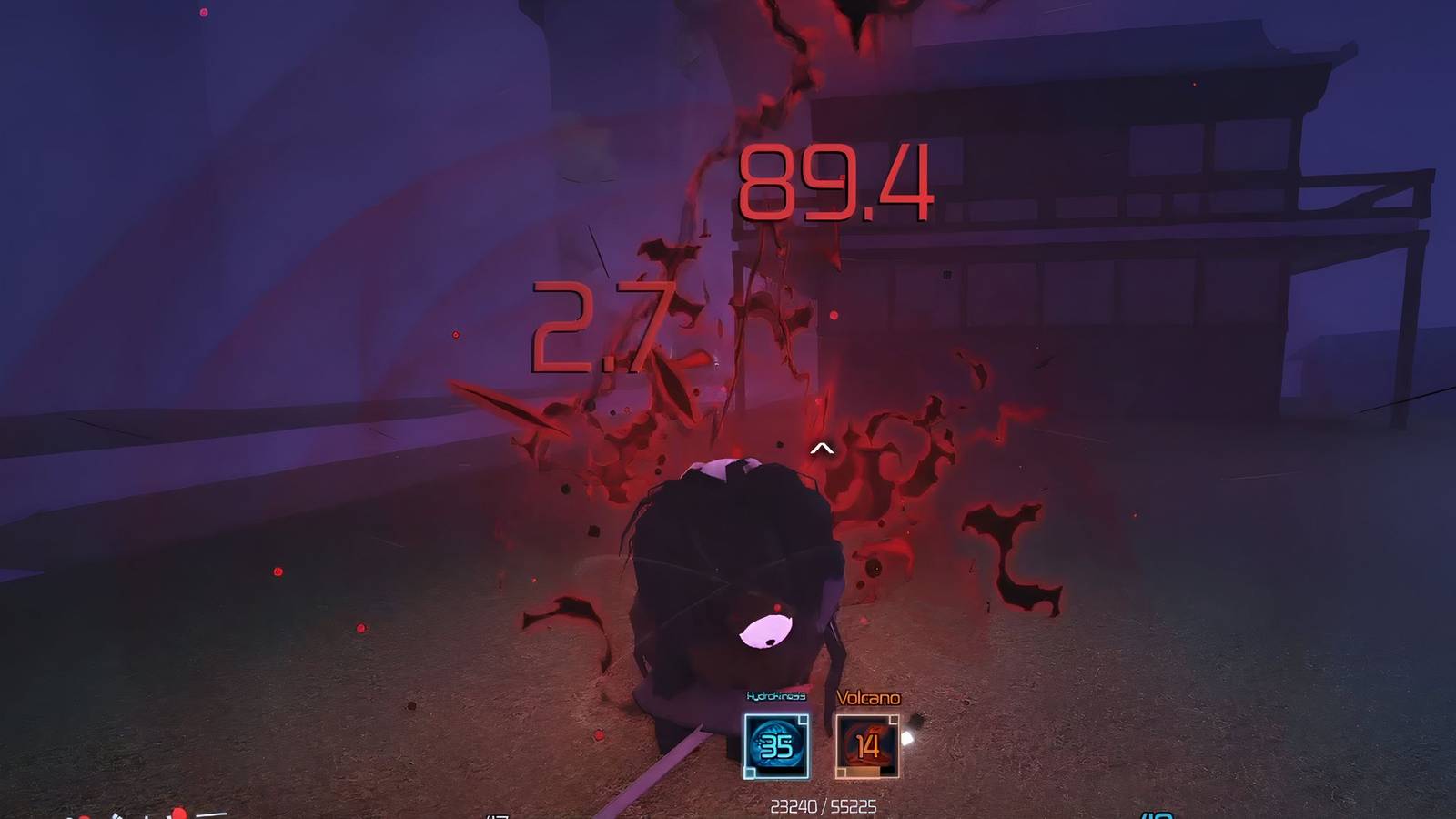Click the orange volcano emblem showing 14
Screen dimensions: 1456x819
tap(867, 744)
